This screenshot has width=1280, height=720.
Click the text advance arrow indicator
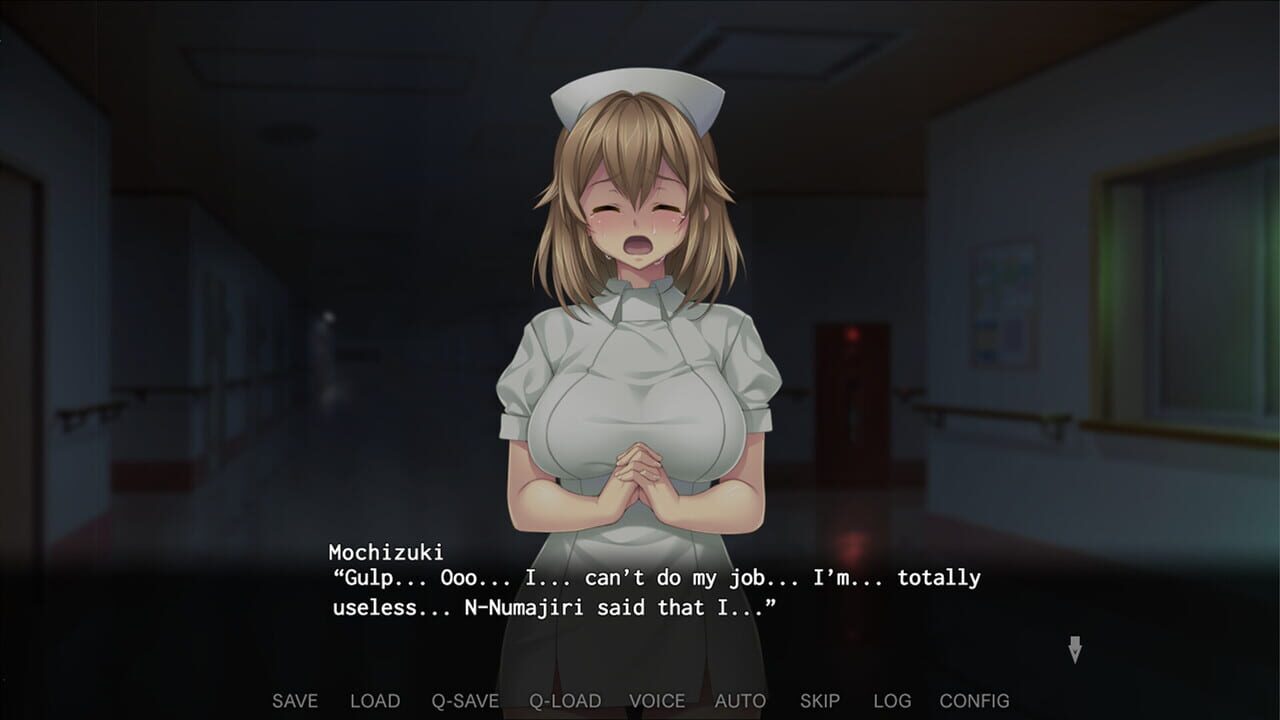(x=1076, y=650)
